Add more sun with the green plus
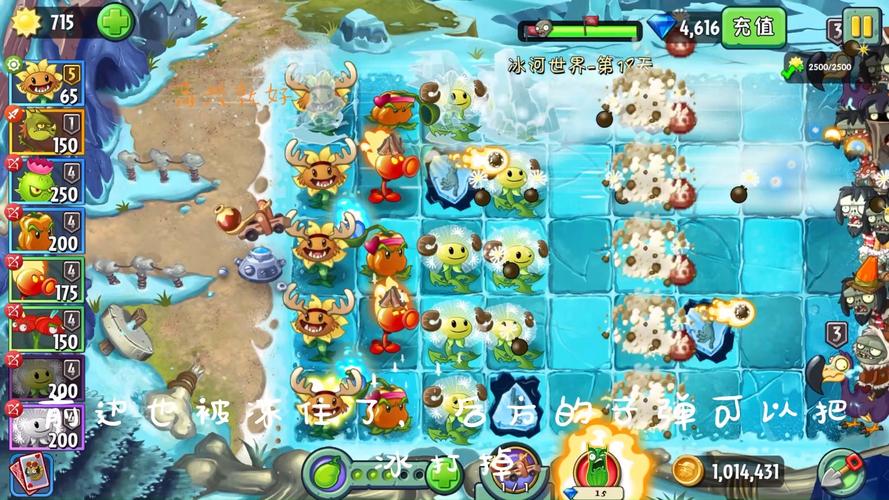 tap(115, 21)
